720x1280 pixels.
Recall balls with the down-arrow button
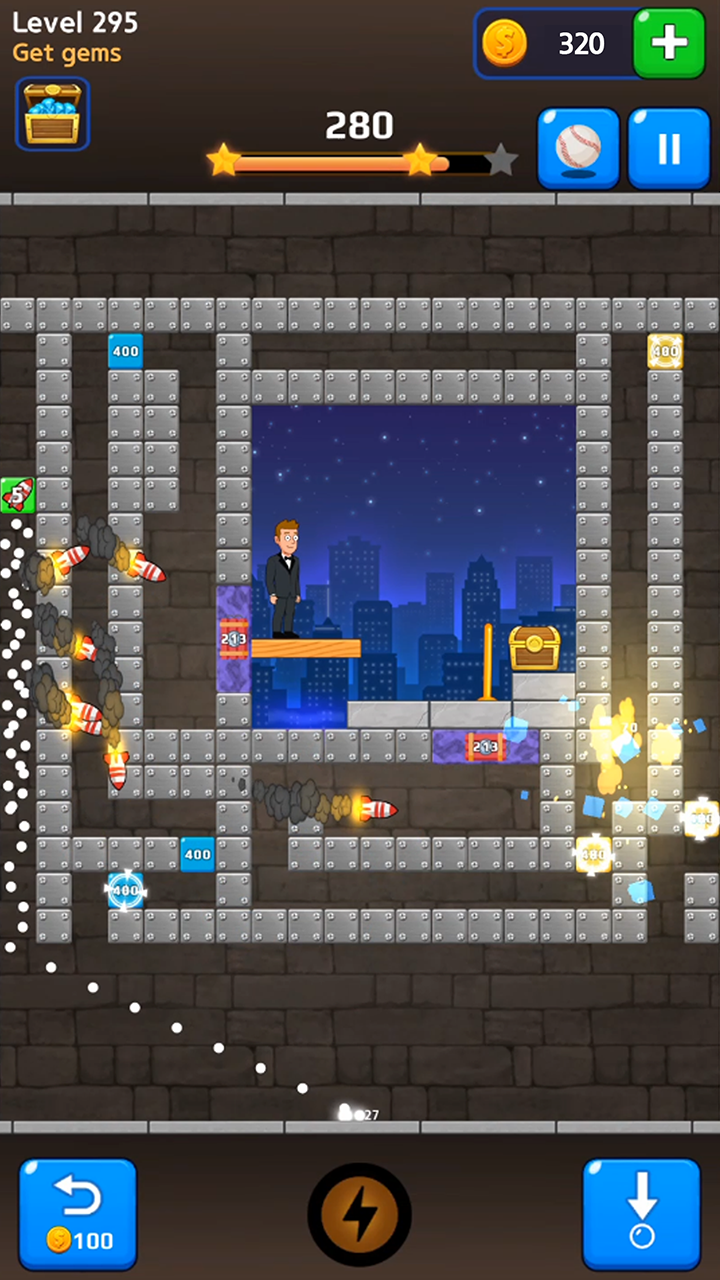point(642,1213)
